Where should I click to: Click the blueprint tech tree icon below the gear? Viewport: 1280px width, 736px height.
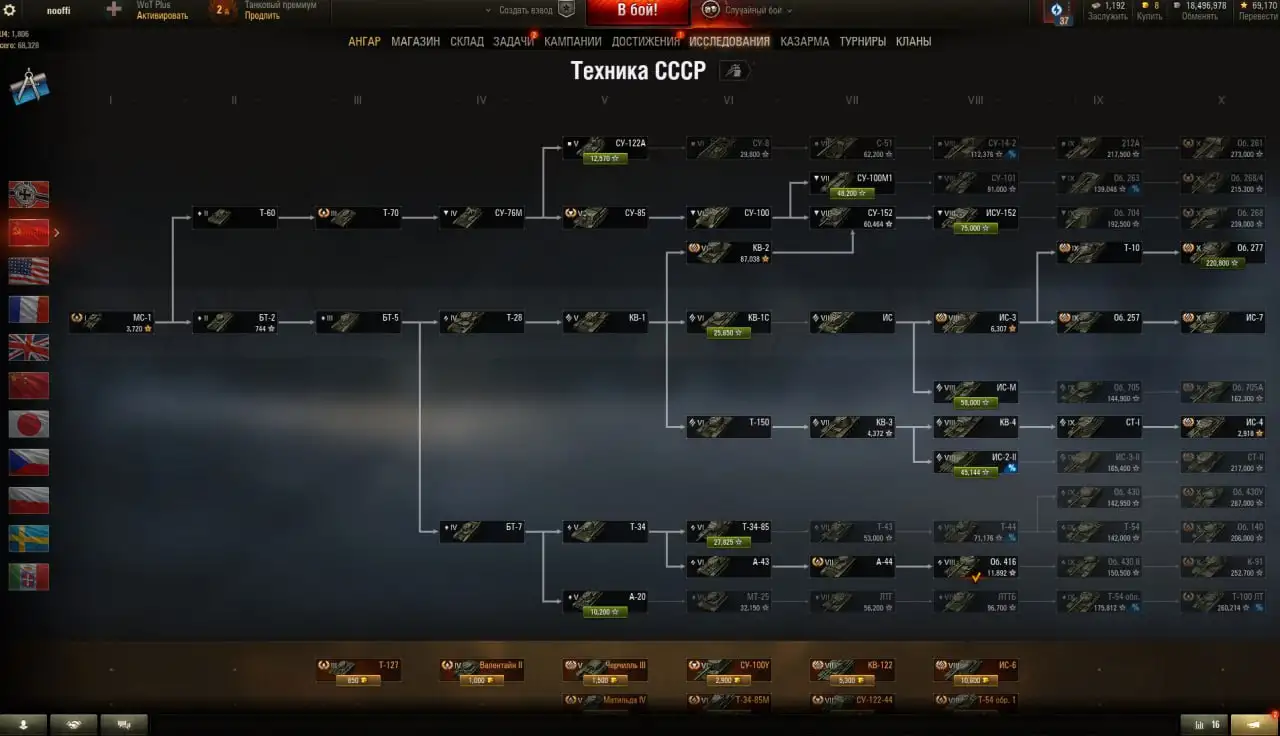coord(29,86)
